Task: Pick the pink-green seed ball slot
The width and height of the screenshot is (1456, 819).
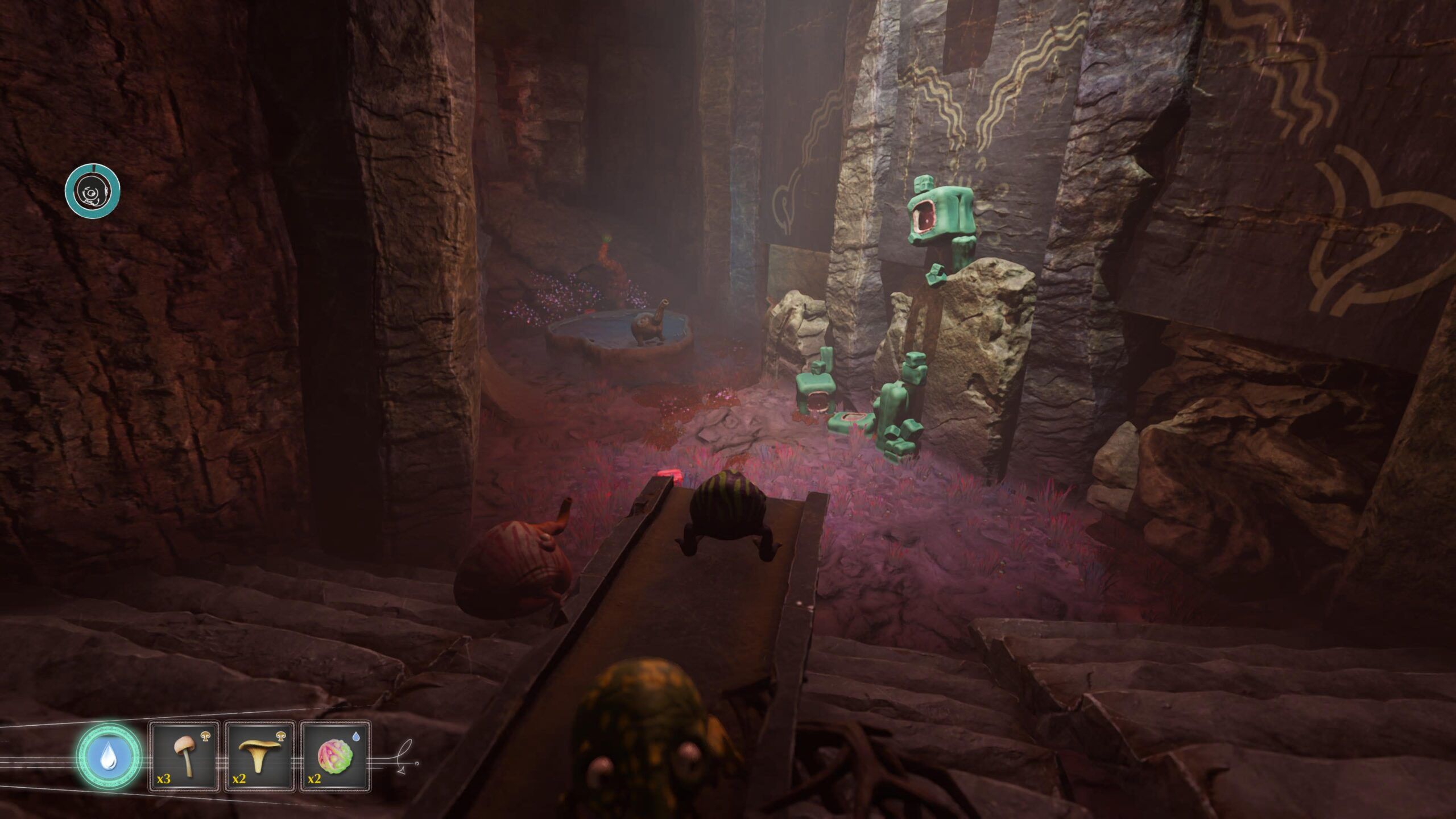Action: click(x=335, y=756)
